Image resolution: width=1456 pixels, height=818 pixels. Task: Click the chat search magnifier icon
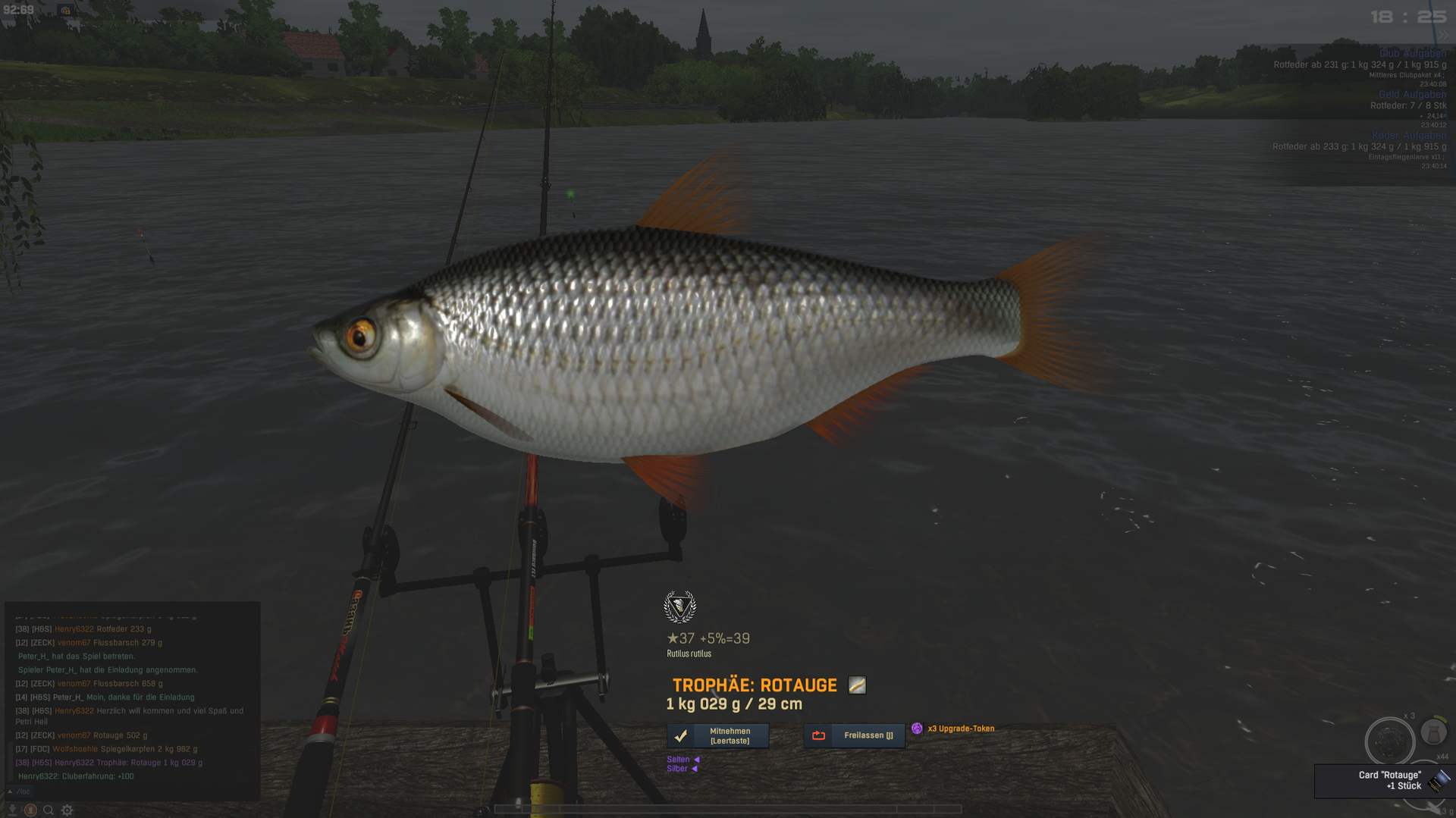[49, 810]
